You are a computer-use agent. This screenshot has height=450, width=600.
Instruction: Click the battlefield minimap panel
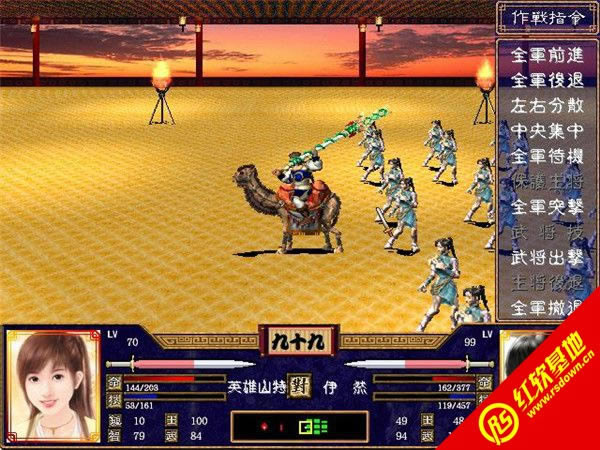click(x=299, y=426)
